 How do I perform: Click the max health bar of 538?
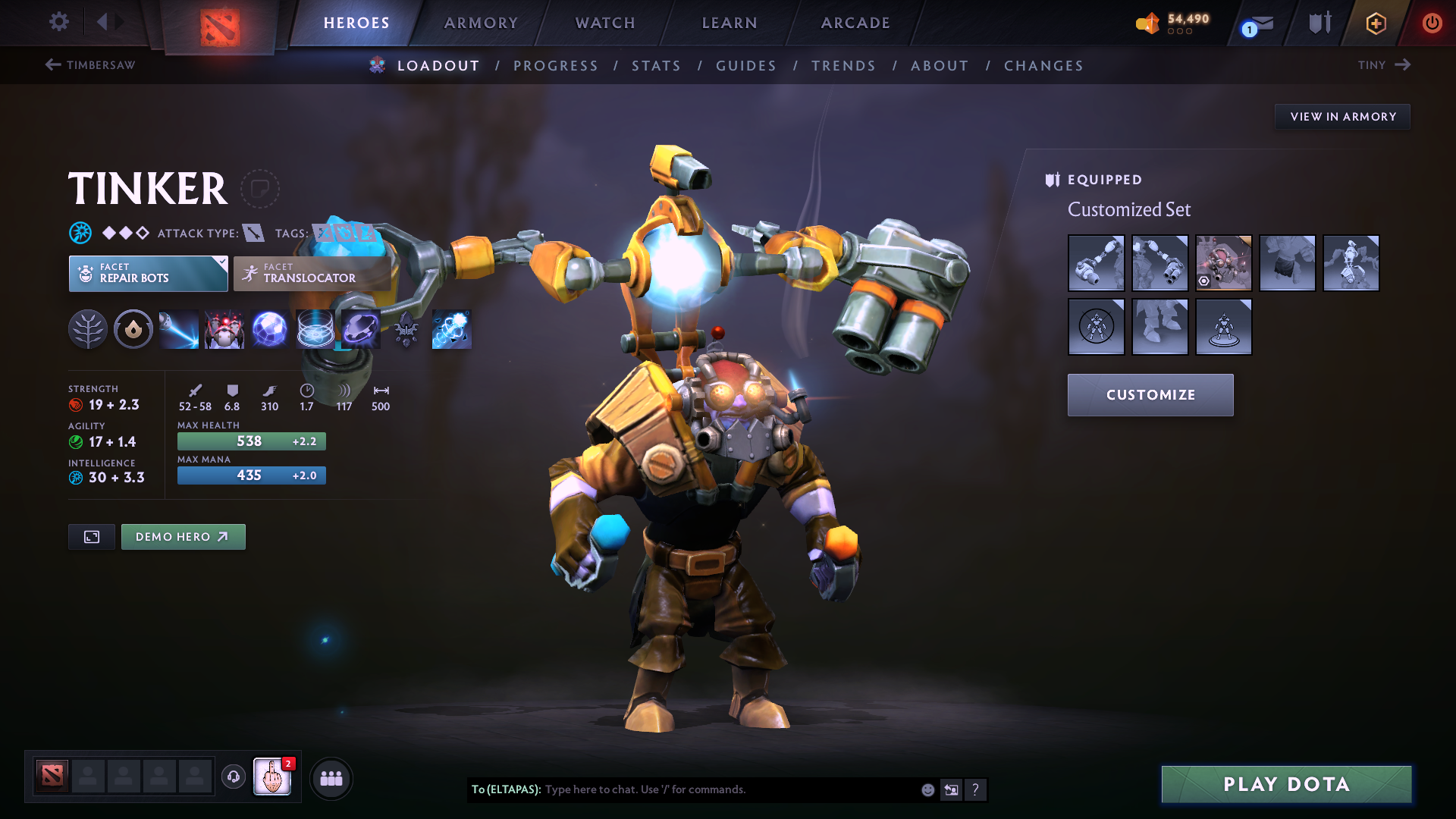tap(251, 441)
